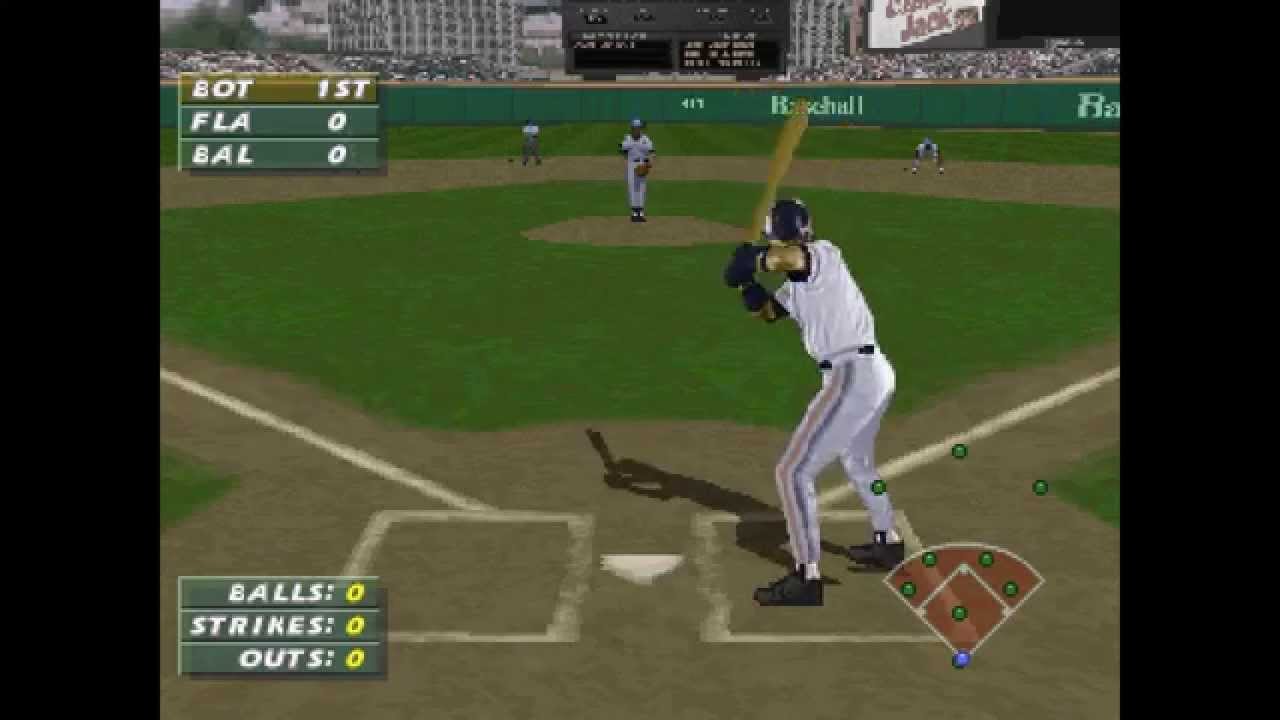This screenshot has width=1280, height=720.
Task: Click the second baseman dot on the diagram
Action: coord(986,559)
